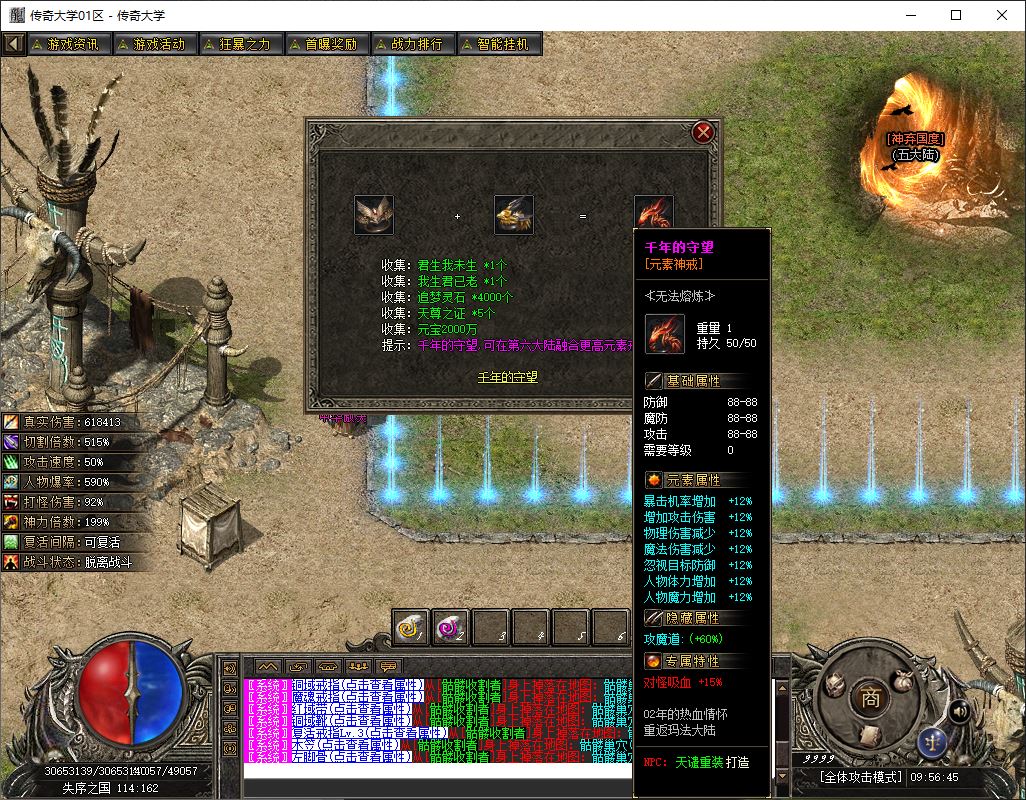
Task: Click the blue scales trade button
Action: [x=931, y=743]
